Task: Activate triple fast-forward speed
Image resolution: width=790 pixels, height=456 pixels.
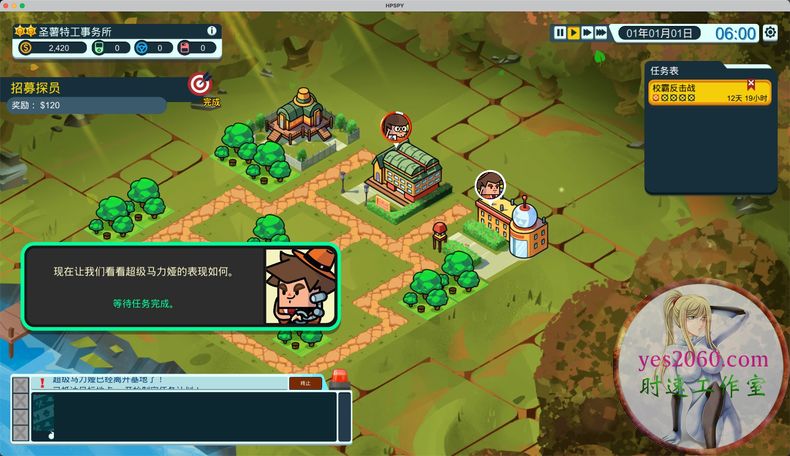Action: pos(603,33)
